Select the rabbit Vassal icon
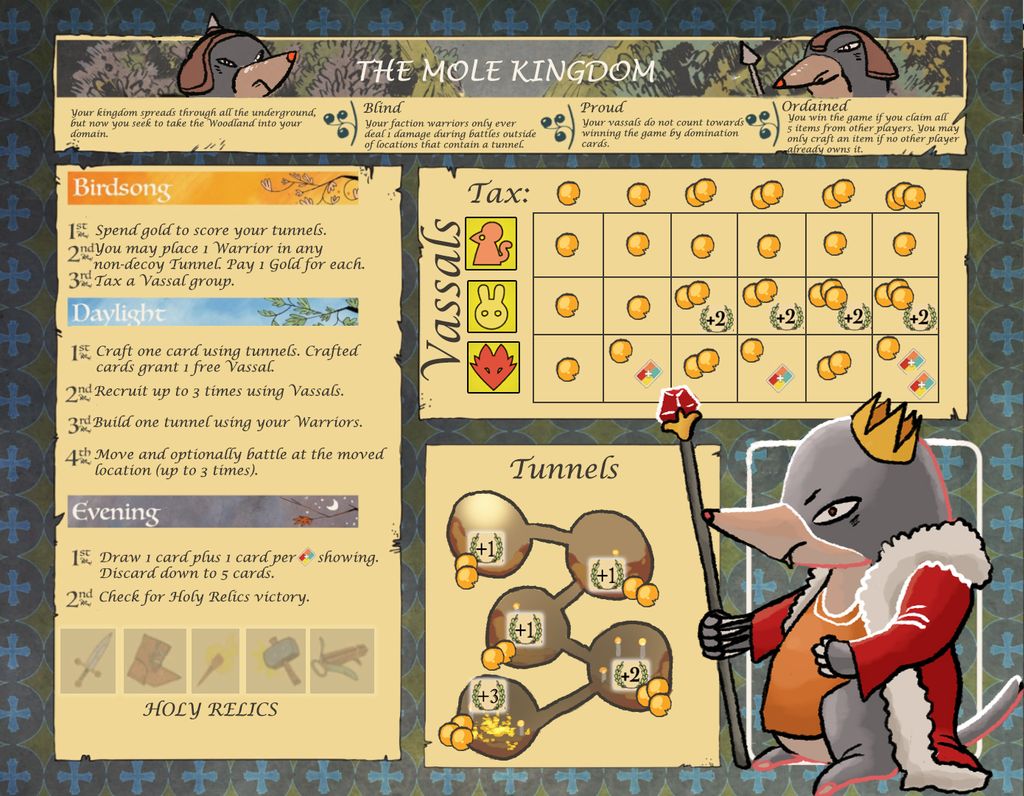1024x796 pixels. click(491, 306)
